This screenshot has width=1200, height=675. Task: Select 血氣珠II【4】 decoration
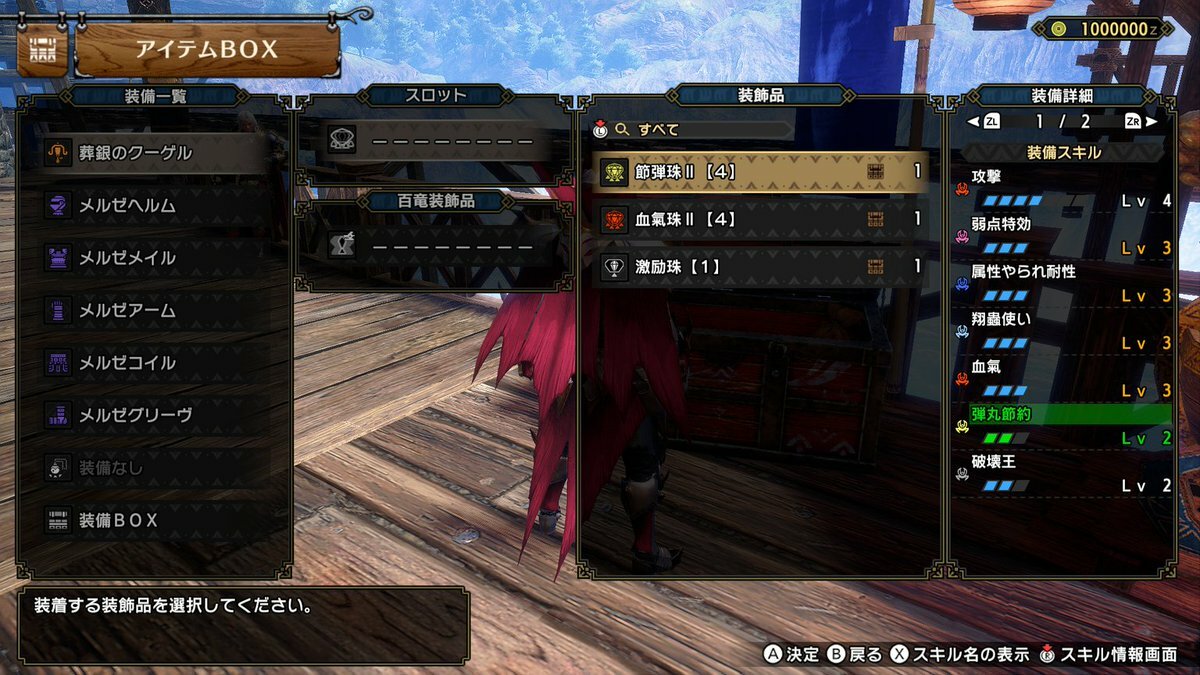coord(761,219)
